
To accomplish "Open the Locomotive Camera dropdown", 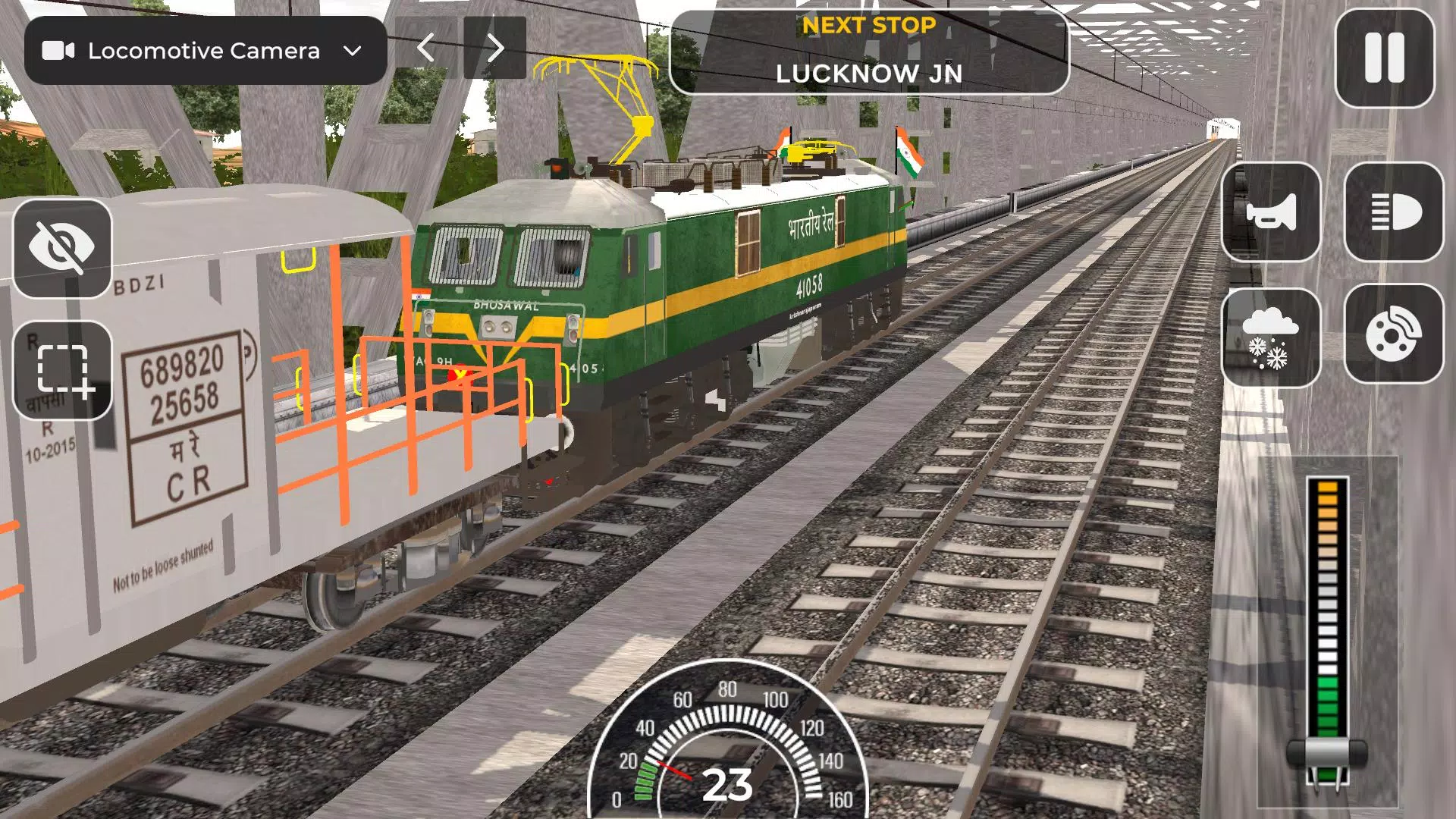I will pyautogui.click(x=205, y=51).
